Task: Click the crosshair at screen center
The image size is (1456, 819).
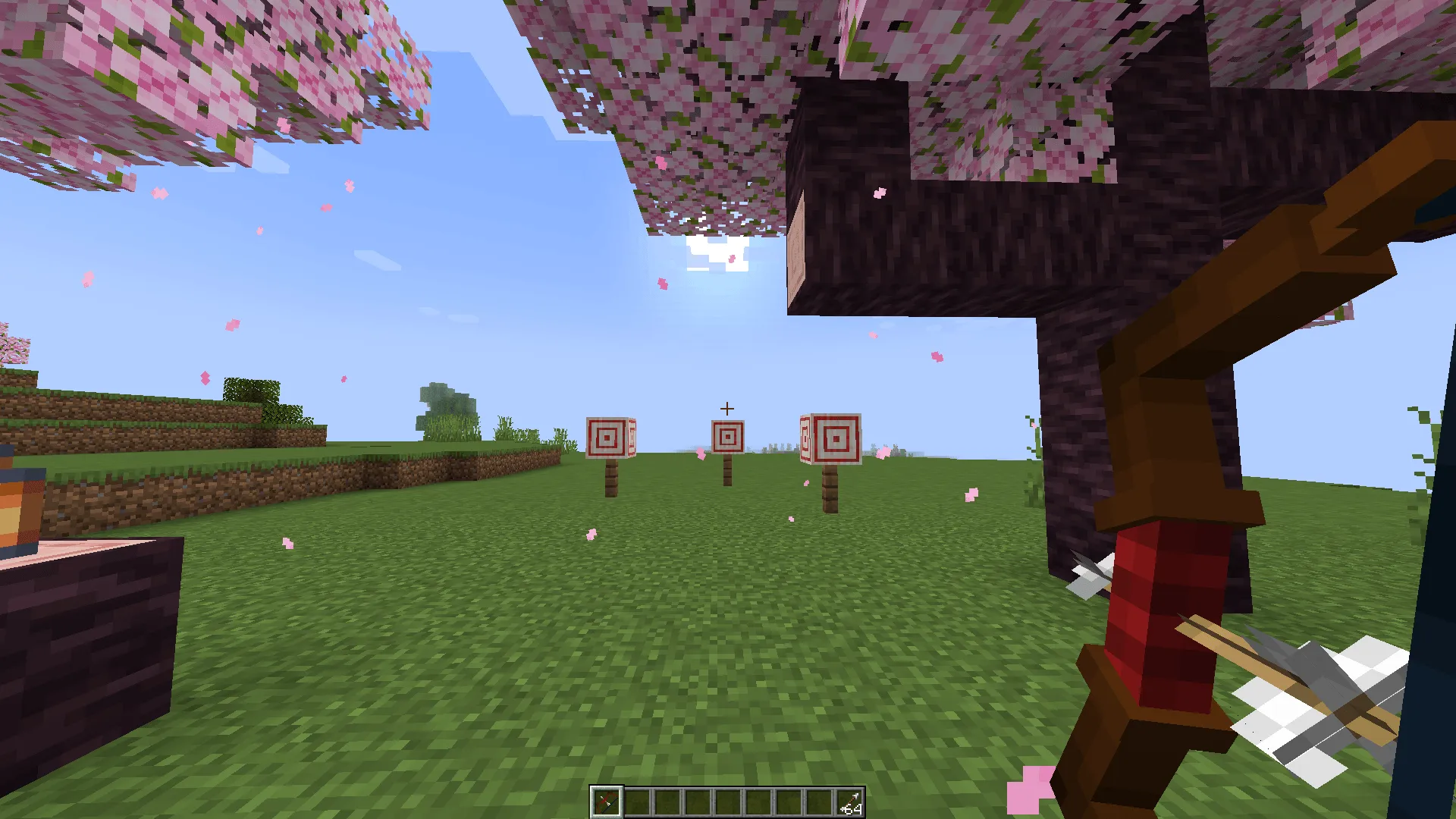Action: tap(727, 409)
